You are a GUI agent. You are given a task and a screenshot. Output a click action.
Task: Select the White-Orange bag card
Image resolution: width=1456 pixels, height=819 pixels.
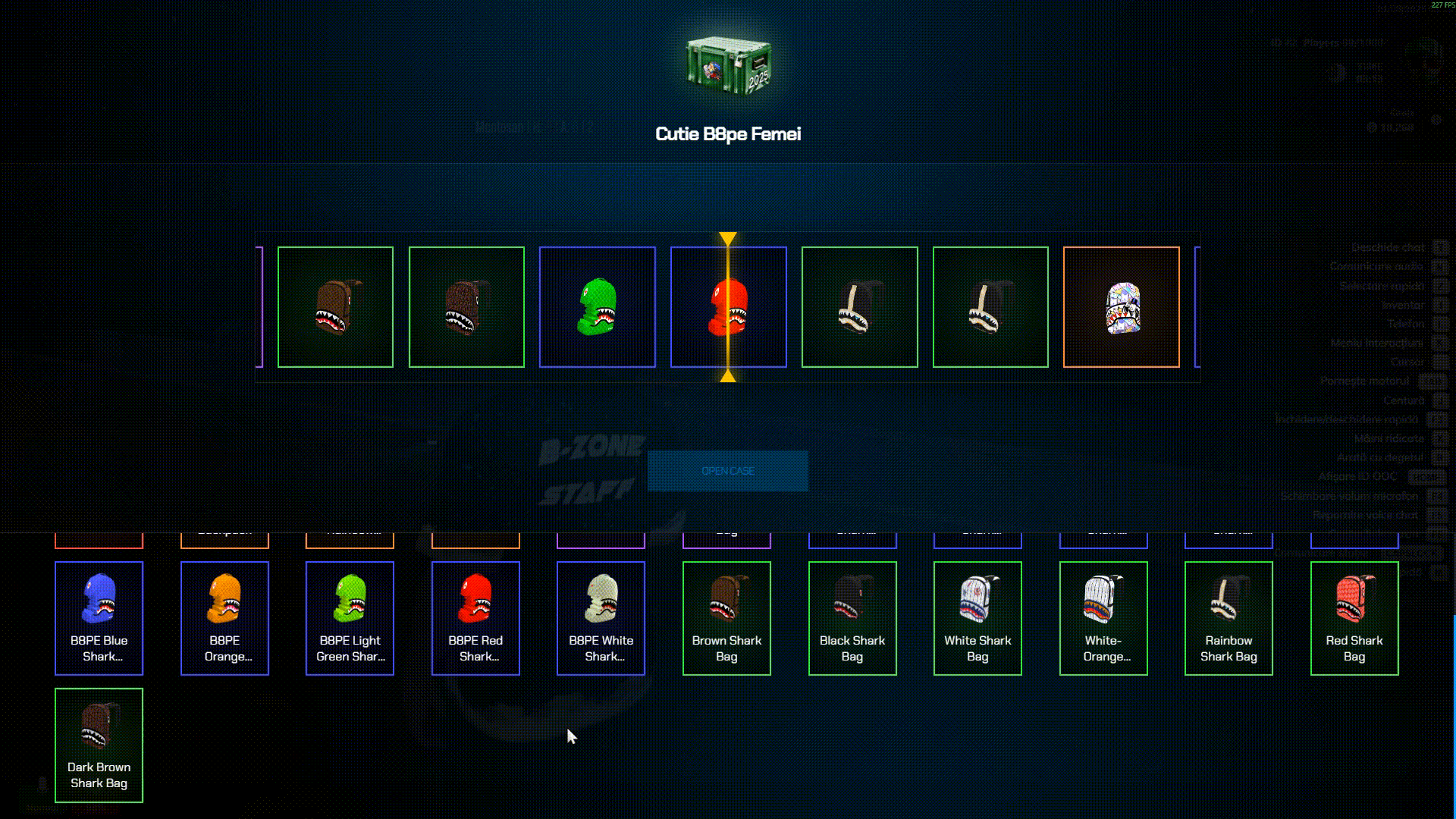pos(1103,618)
